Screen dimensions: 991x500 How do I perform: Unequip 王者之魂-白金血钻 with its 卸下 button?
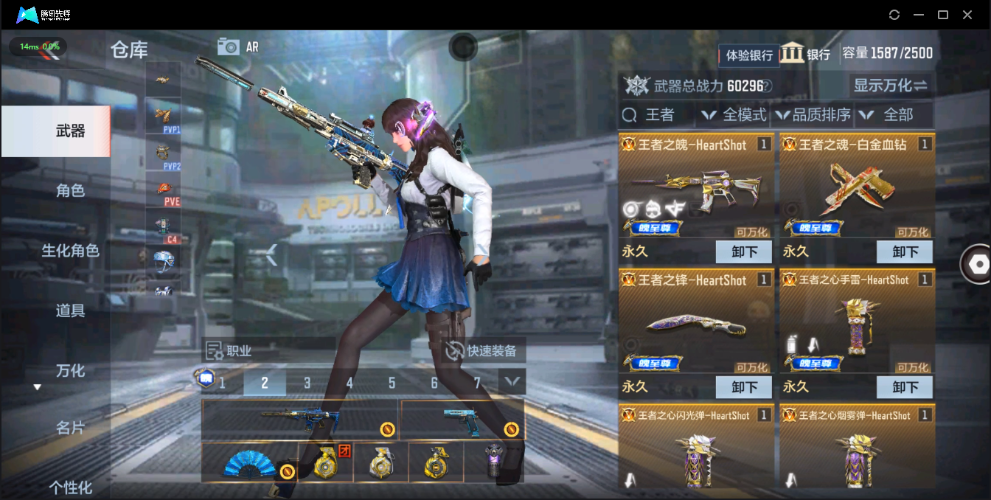[x=905, y=252]
